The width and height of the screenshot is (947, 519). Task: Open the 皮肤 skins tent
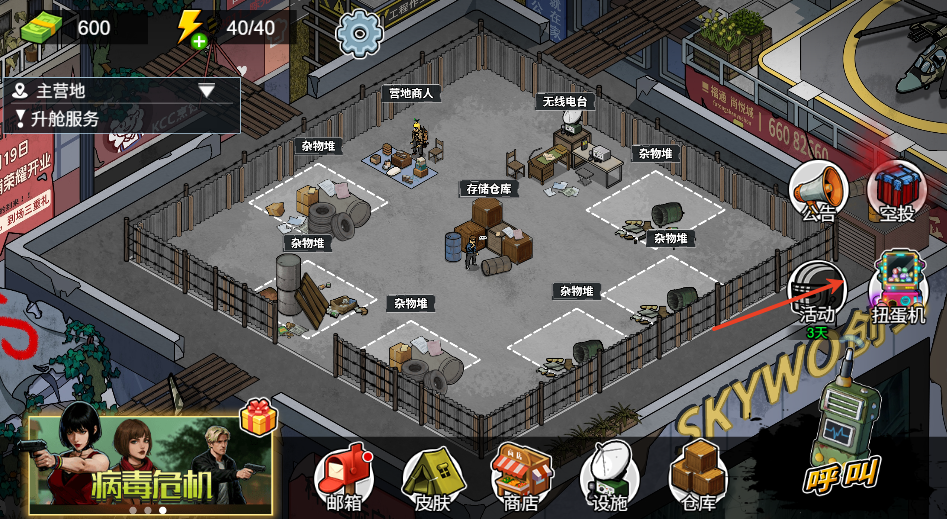click(x=433, y=476)
